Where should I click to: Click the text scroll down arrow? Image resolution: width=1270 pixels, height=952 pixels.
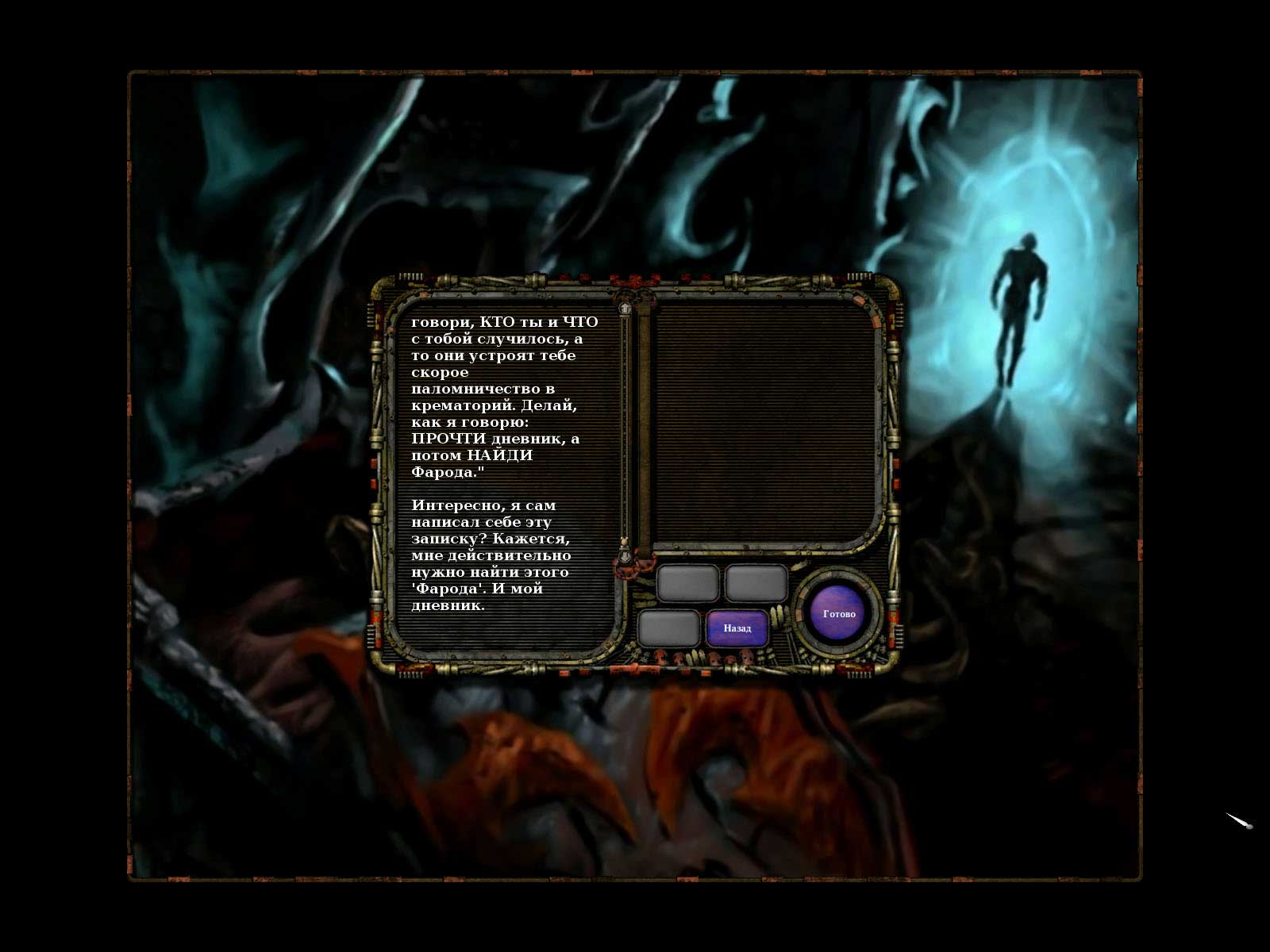click(625, 557)
